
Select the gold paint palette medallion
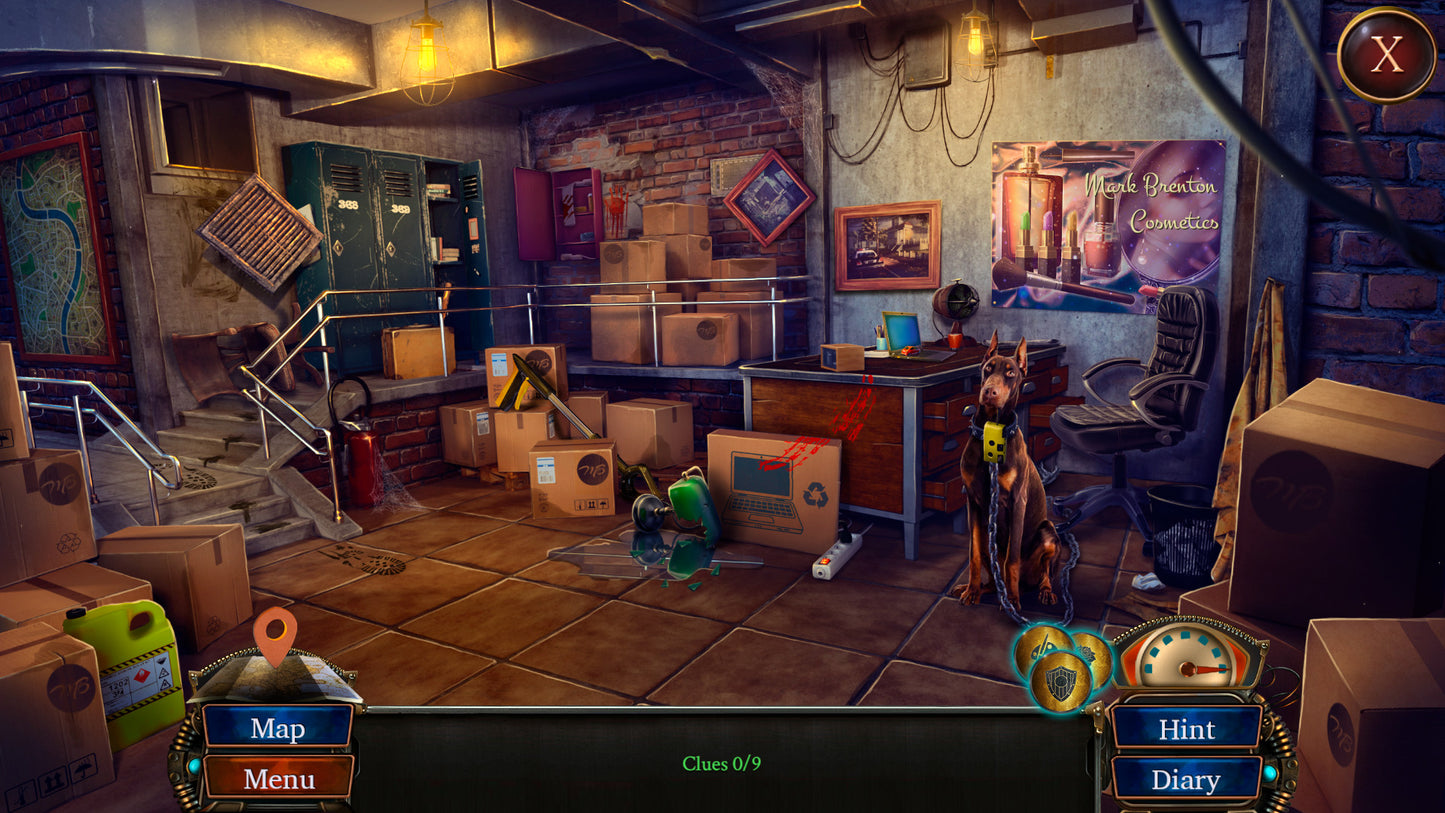(x=1039, y=647)
